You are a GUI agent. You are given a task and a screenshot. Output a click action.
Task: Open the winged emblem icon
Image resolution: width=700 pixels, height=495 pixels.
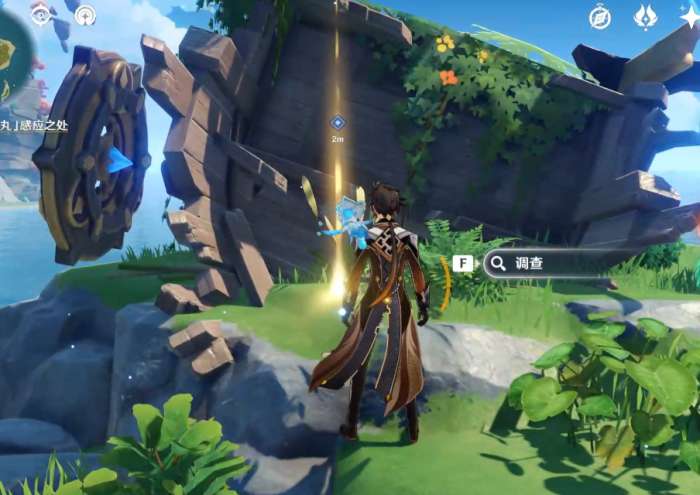point(646,17)
